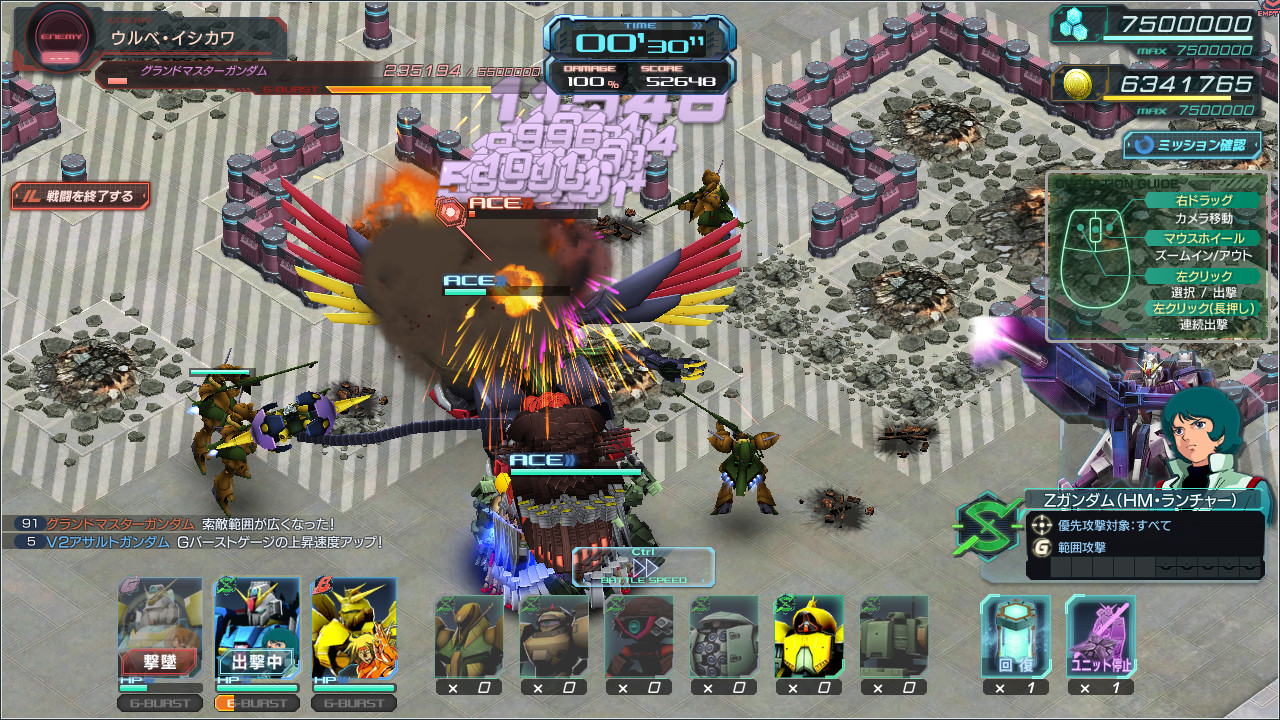Choose the grey missile-pod unit slot
Viewport: 1280px width, 720px height.
click(x=723, y=636)
